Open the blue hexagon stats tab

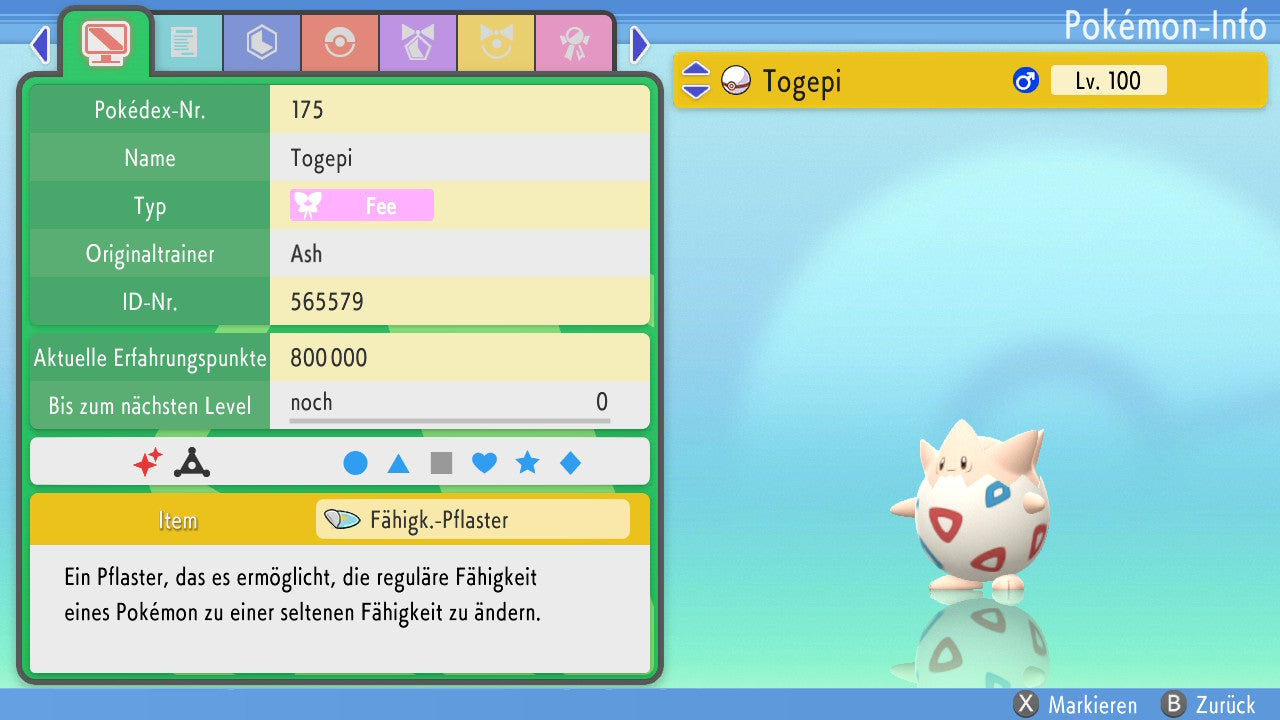tap(261, 42)
